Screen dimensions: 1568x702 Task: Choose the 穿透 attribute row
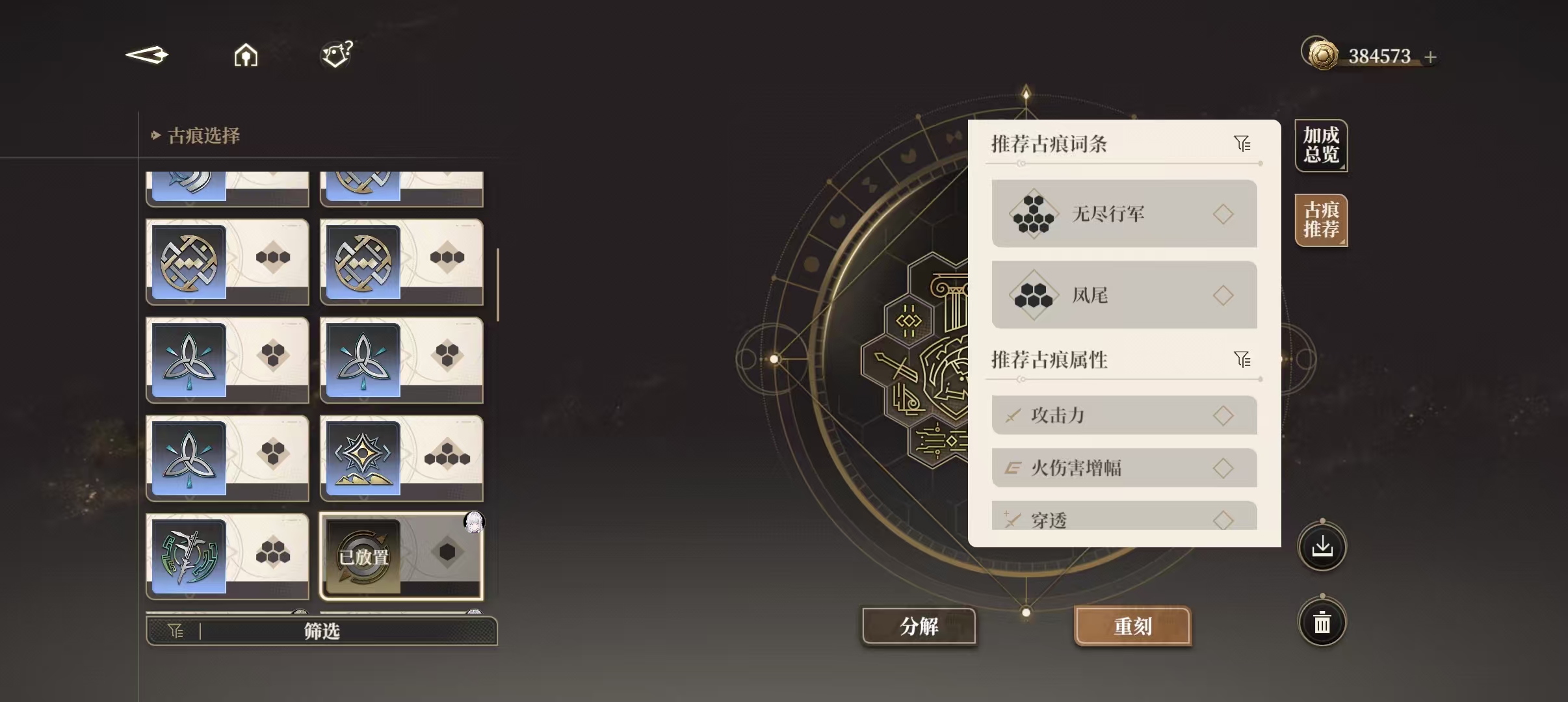[1124, 517]
